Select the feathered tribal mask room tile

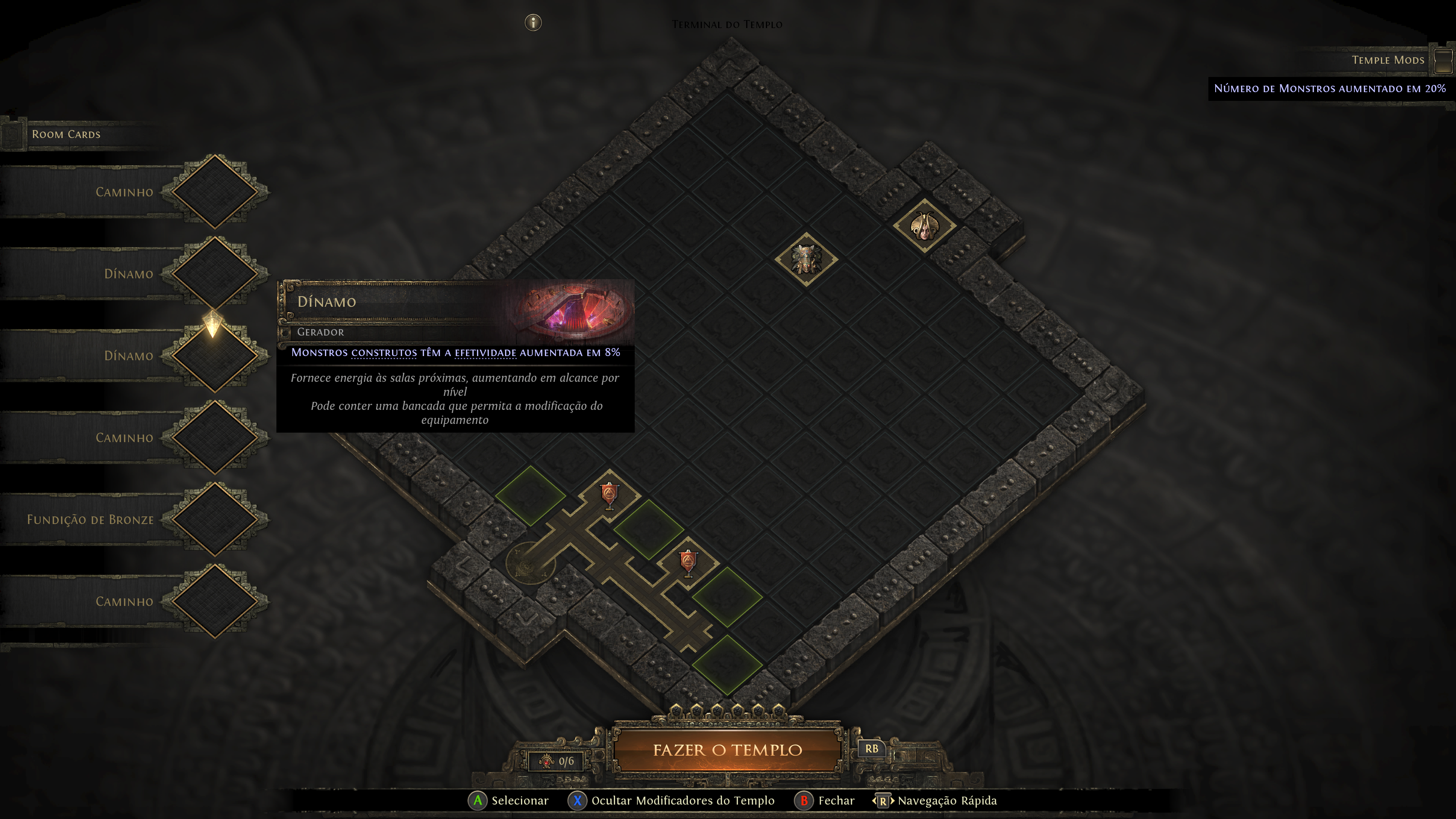806,259
